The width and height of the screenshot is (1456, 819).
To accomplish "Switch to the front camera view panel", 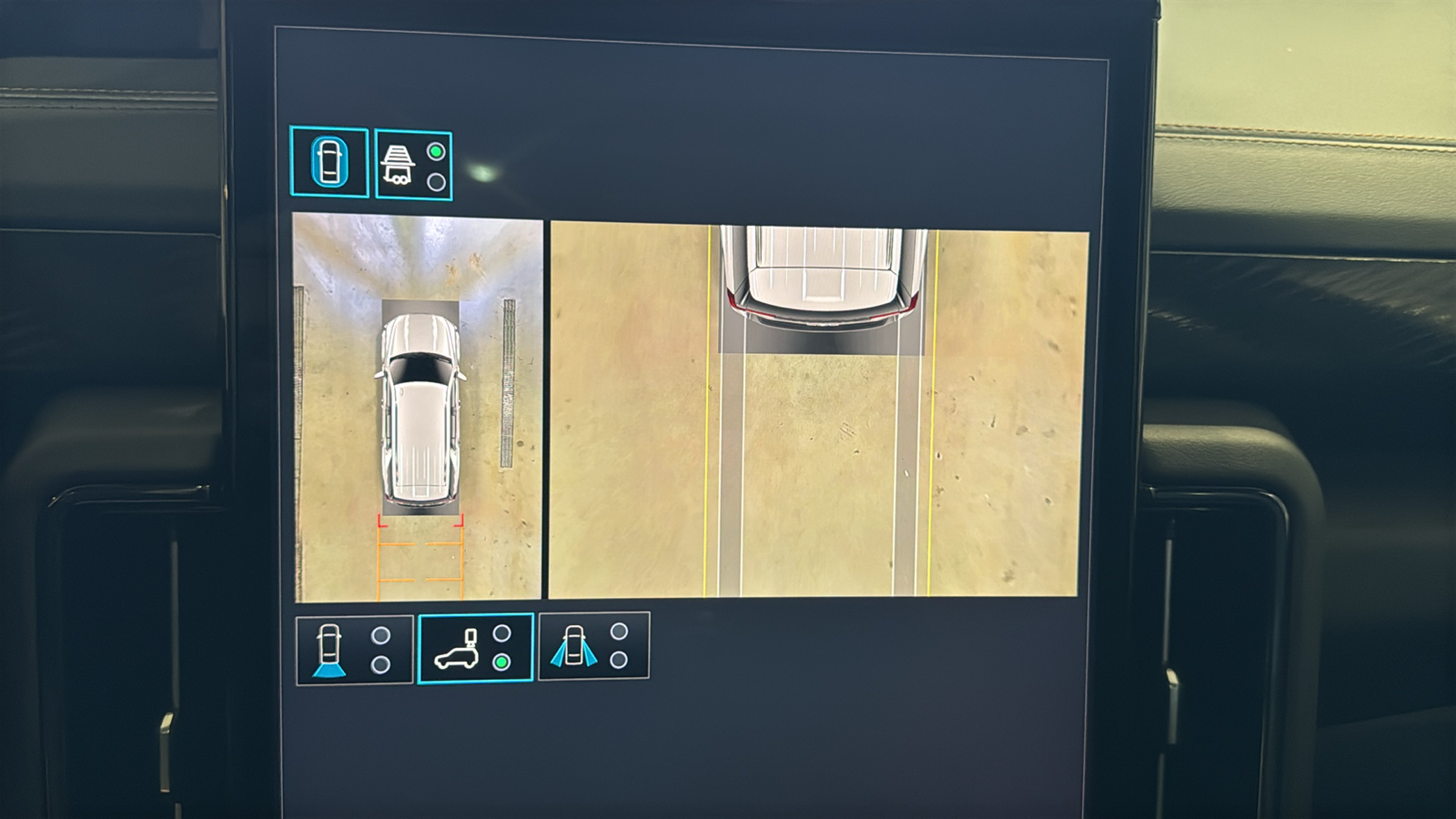I will click(353, 646).
